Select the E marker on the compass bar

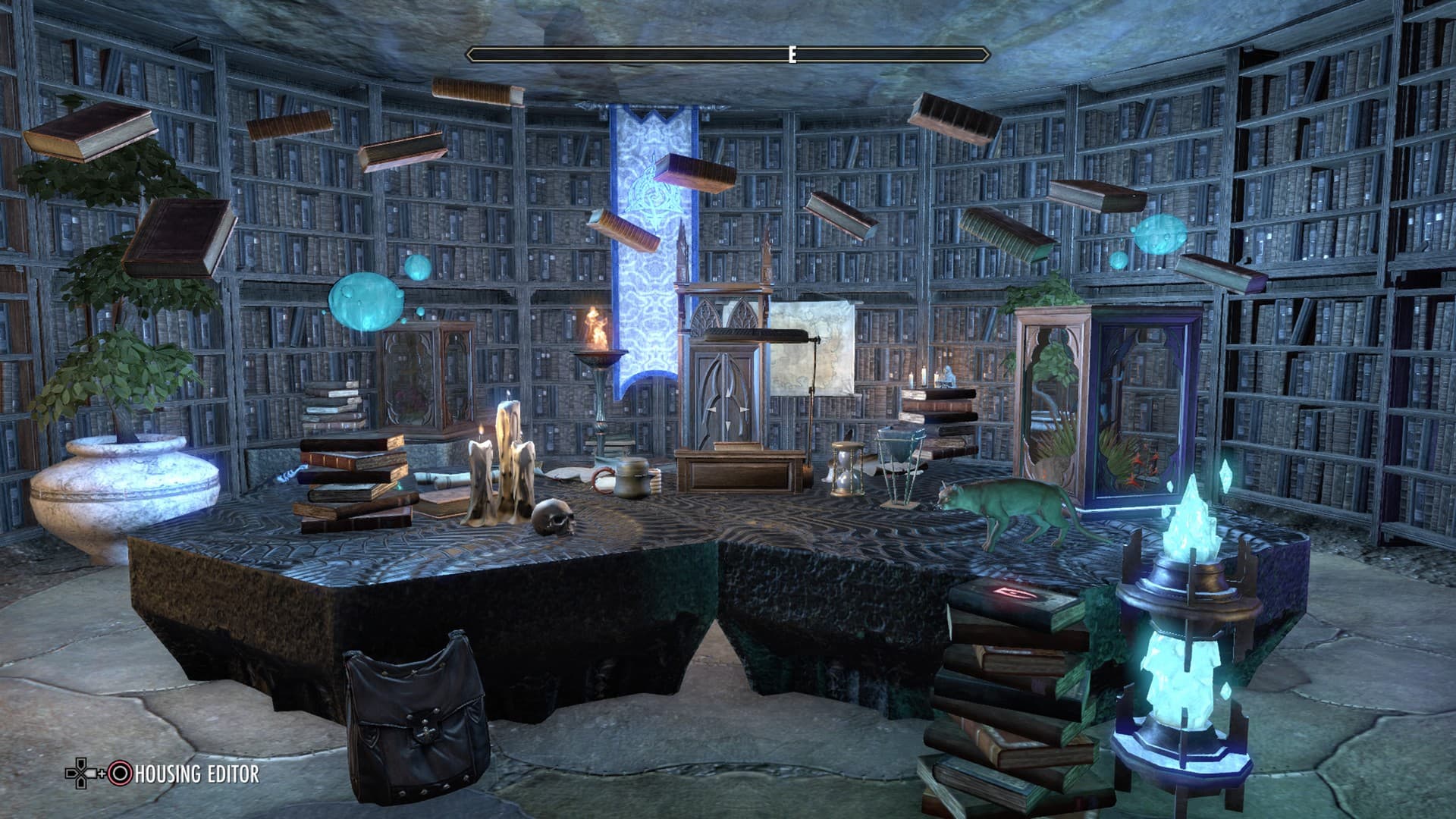click(x=792, y=53)
